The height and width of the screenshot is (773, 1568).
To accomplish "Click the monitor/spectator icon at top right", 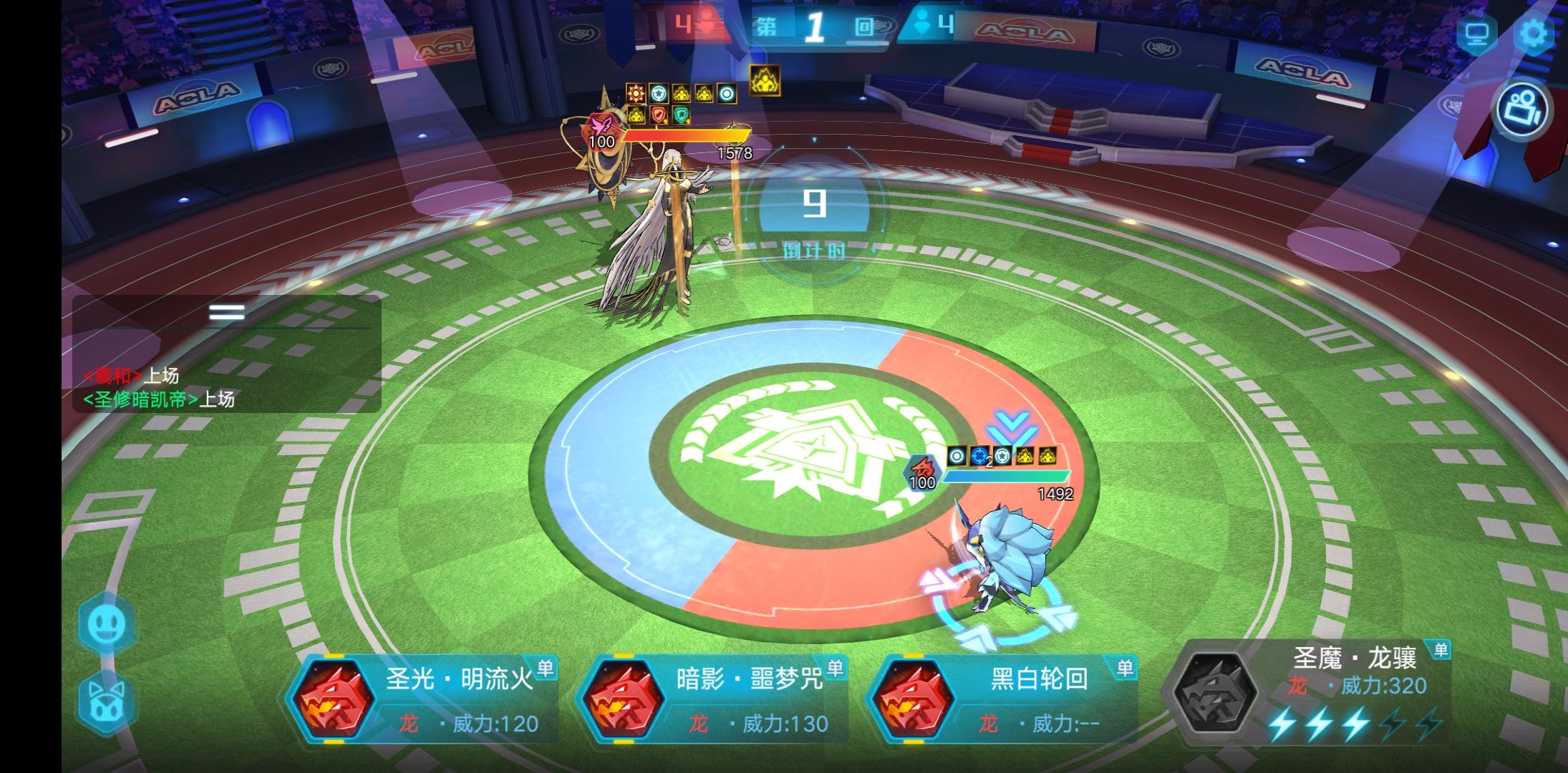I will (x=1479, y=32).
